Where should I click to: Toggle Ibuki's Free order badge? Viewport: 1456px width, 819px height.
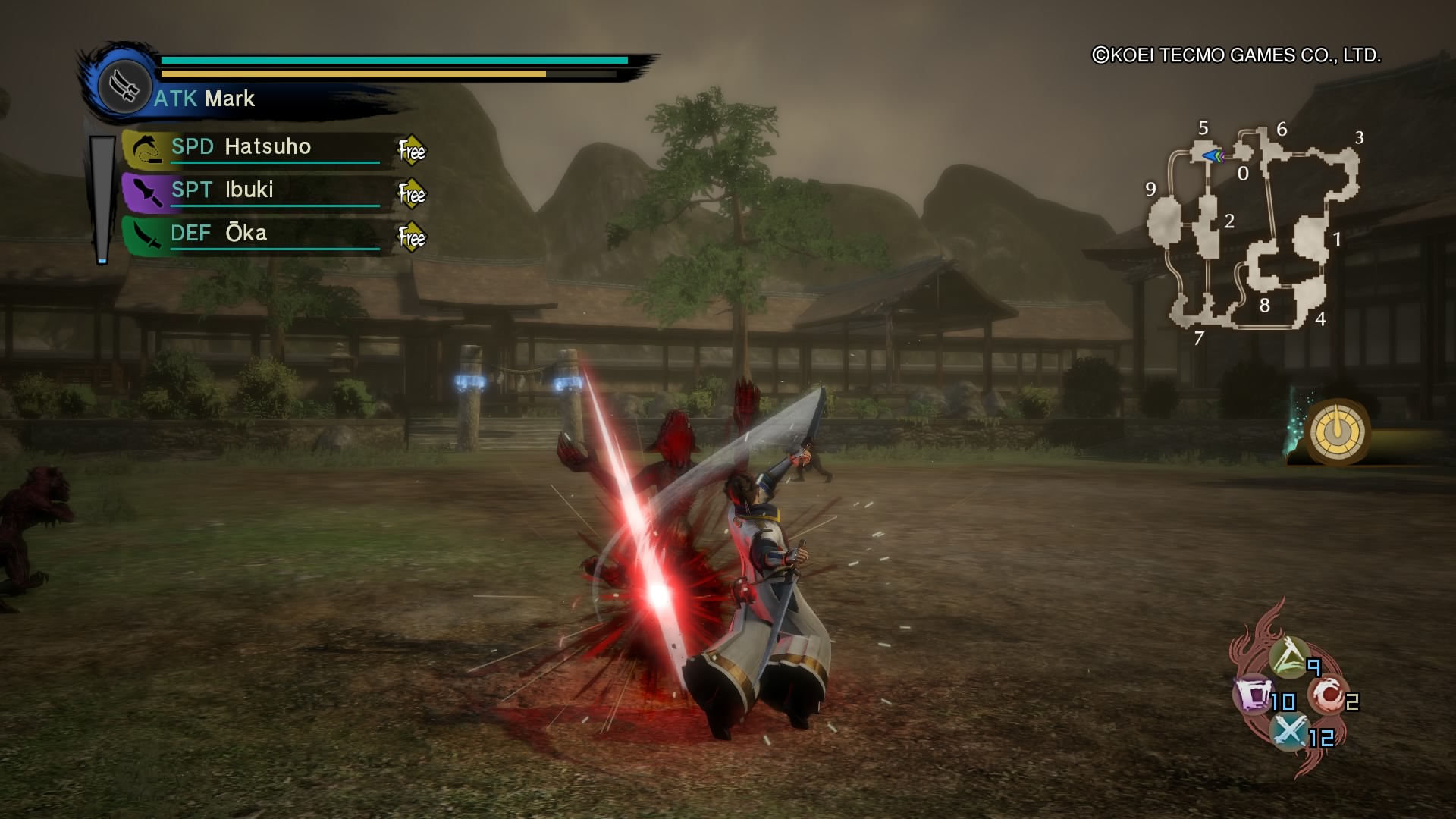pos(410,195)
